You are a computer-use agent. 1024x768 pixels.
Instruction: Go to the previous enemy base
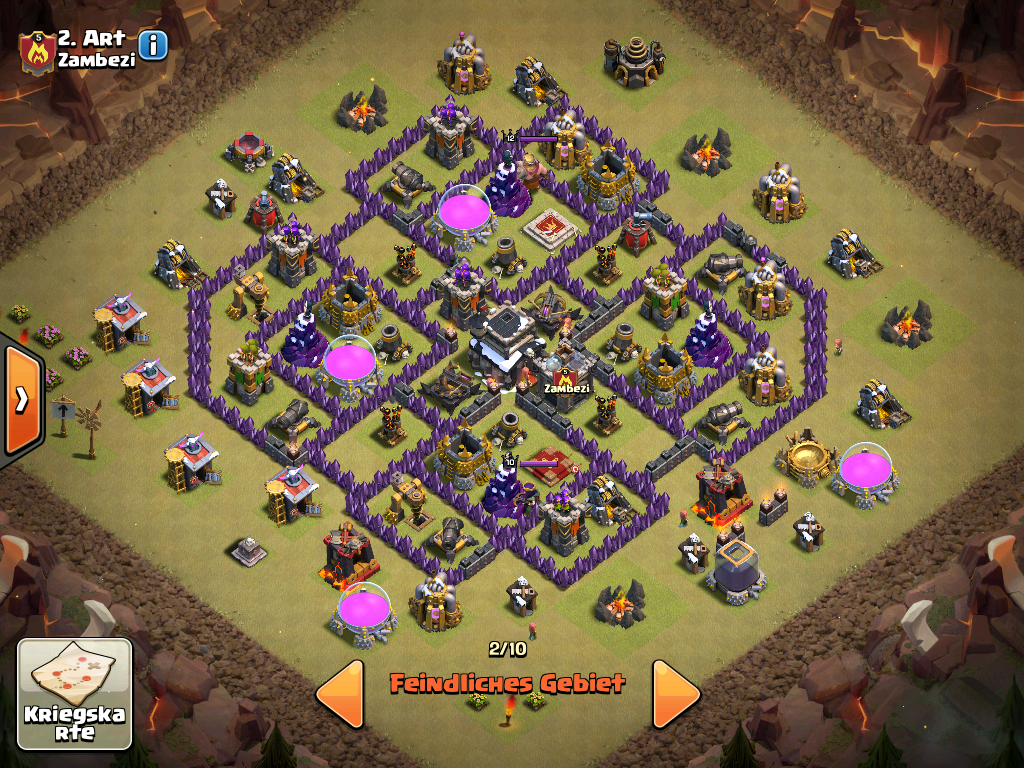(x=340, y=693)
